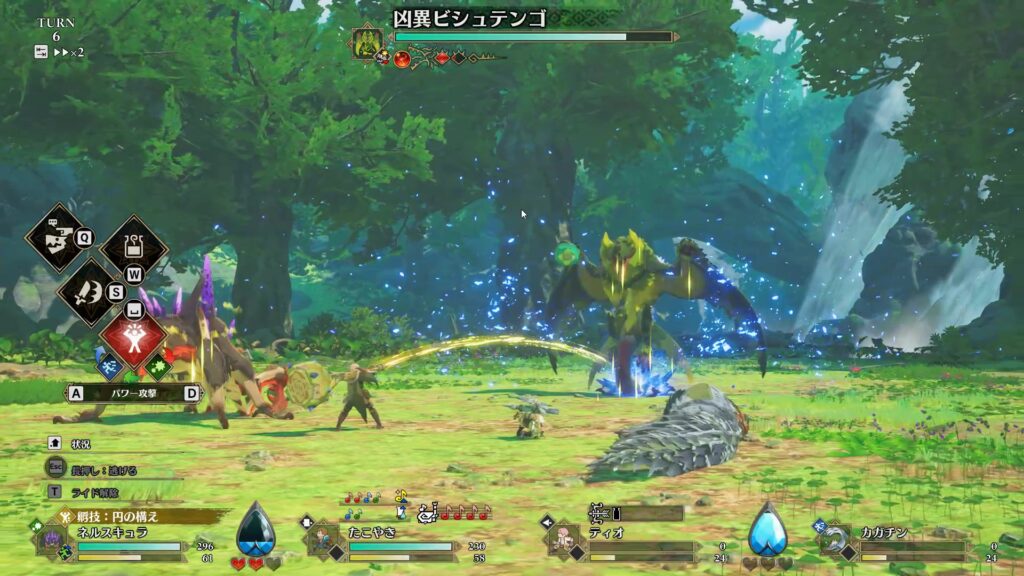Image resolution: width=1024 pixels, height=576 pixels.
Task: Switch to the green Technical attack type
Action: pyautogui.click(x=157, y=368)
